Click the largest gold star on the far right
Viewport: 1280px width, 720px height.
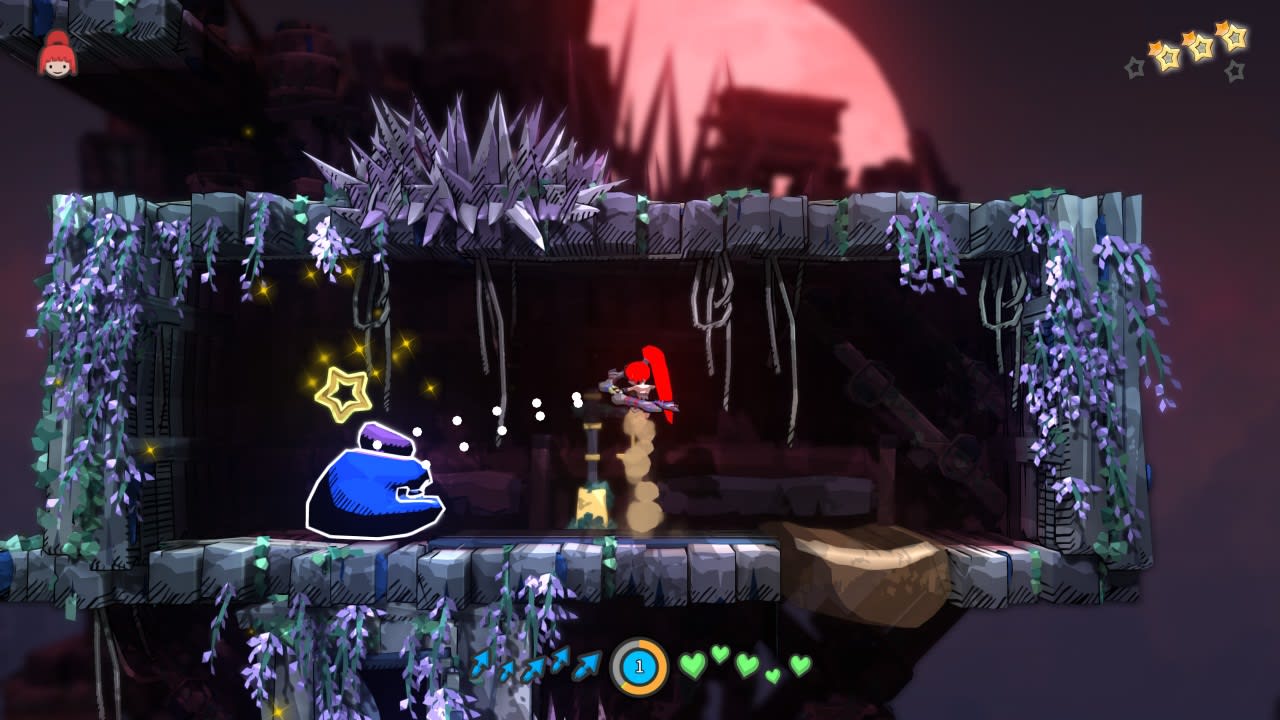pyautogui.click(x=1232, y=36)
